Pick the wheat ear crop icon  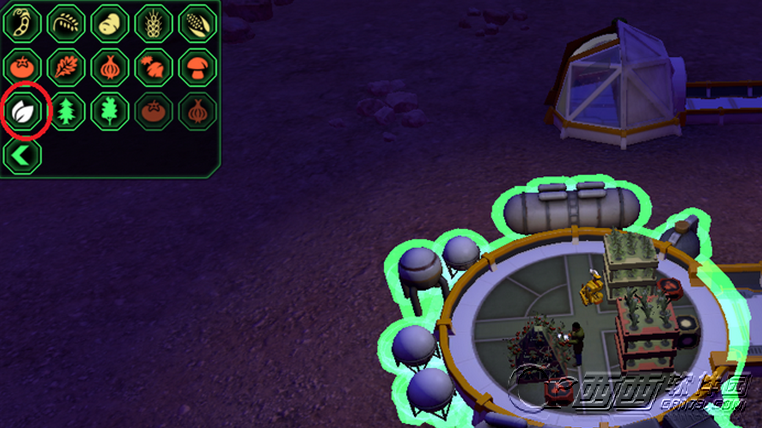(153, 21)
